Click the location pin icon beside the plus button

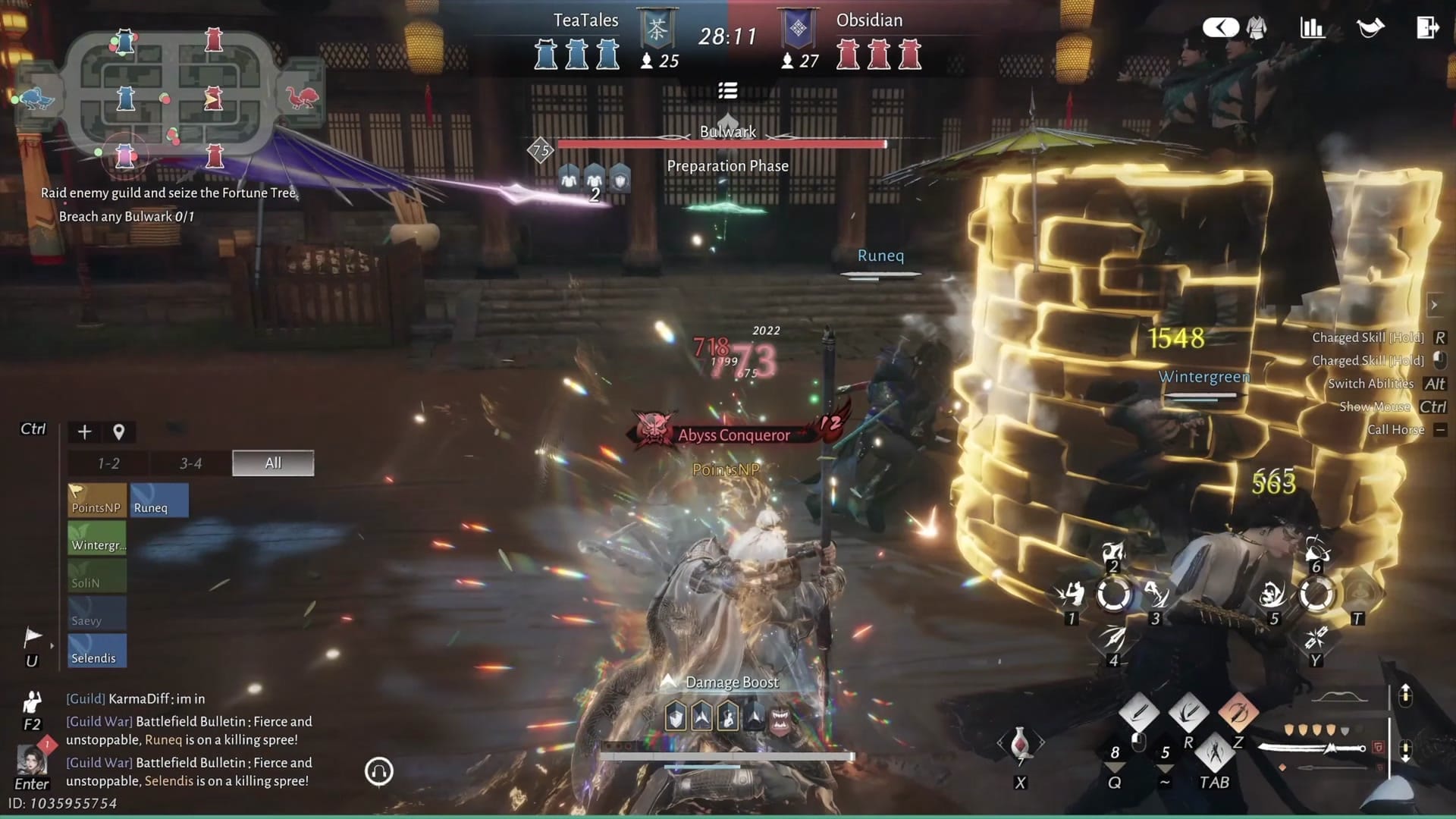(118, 431)
